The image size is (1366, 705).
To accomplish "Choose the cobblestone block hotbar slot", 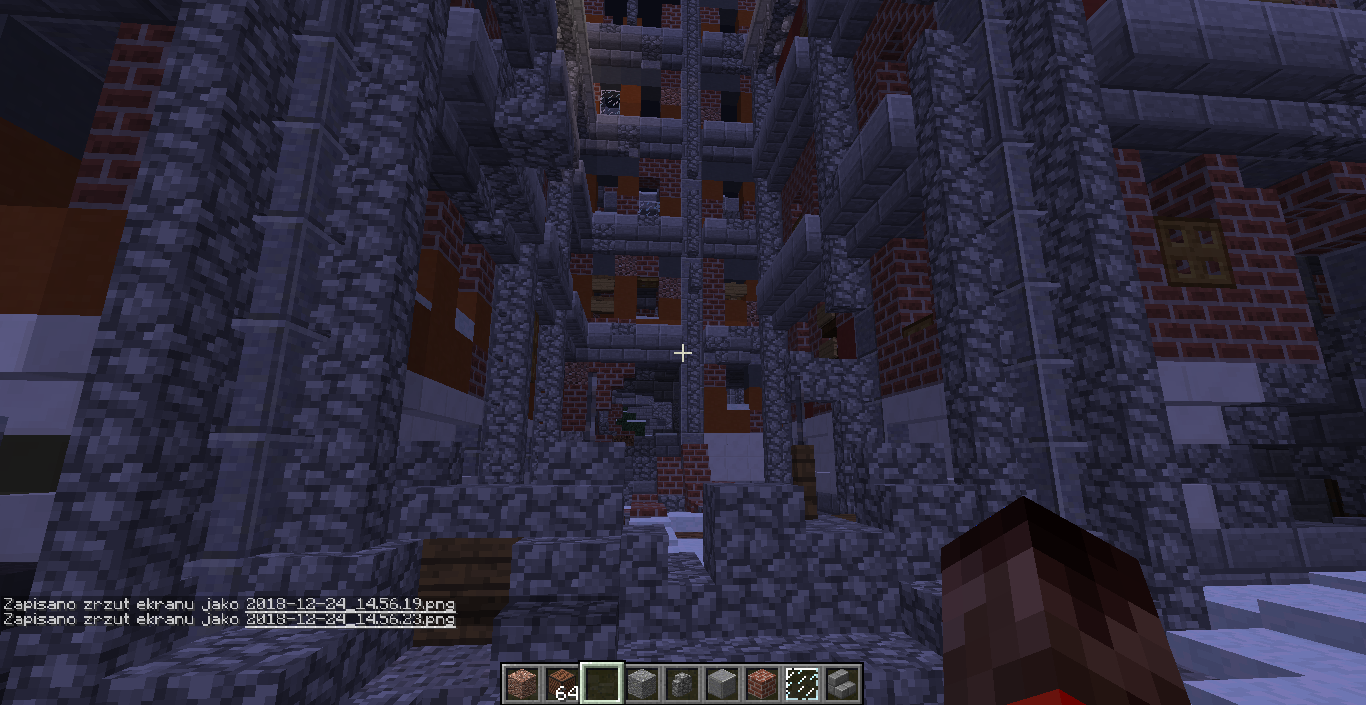I will click(641, 684).
